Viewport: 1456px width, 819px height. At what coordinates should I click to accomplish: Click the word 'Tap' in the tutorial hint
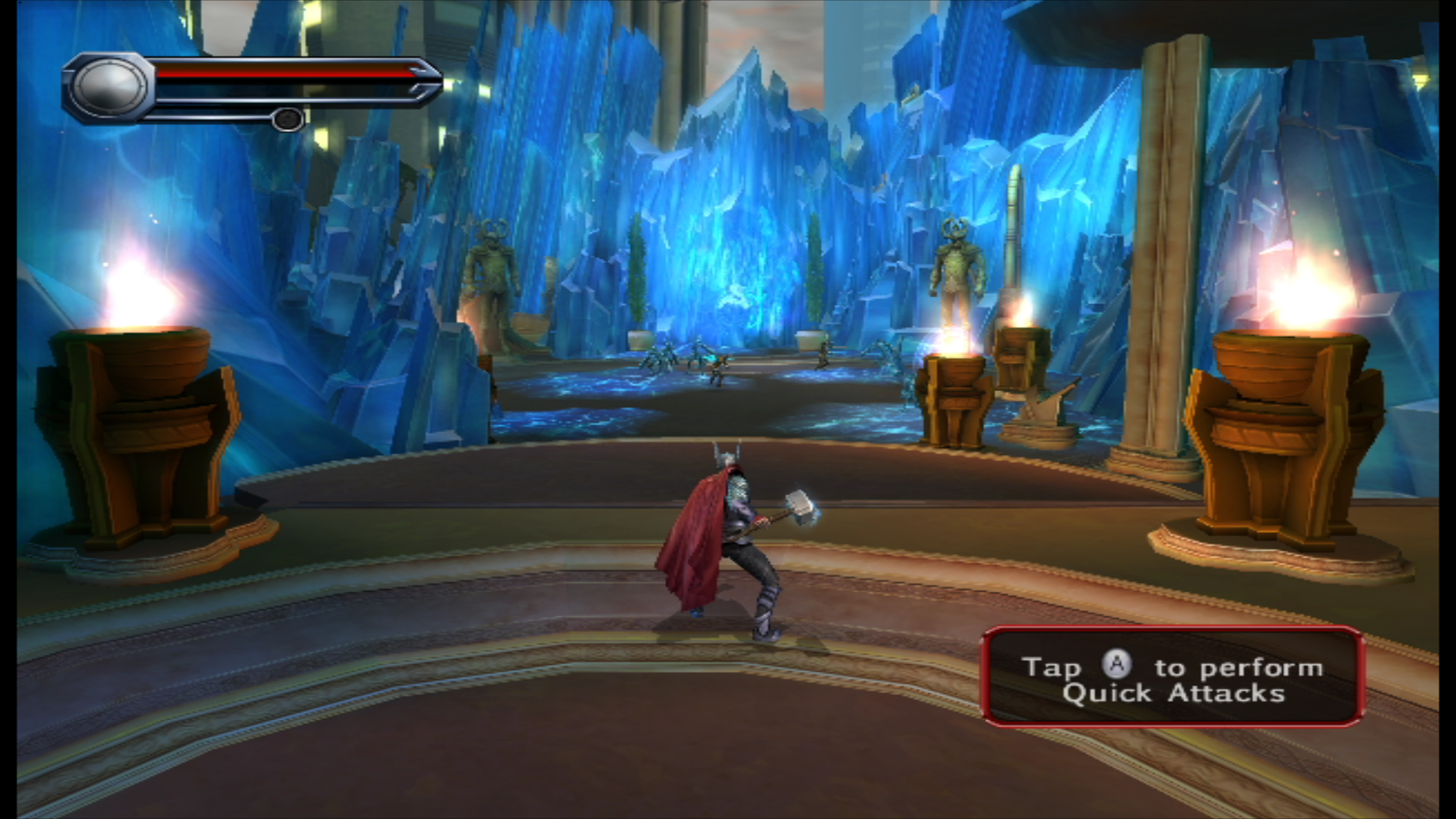tap(1054, 666)
